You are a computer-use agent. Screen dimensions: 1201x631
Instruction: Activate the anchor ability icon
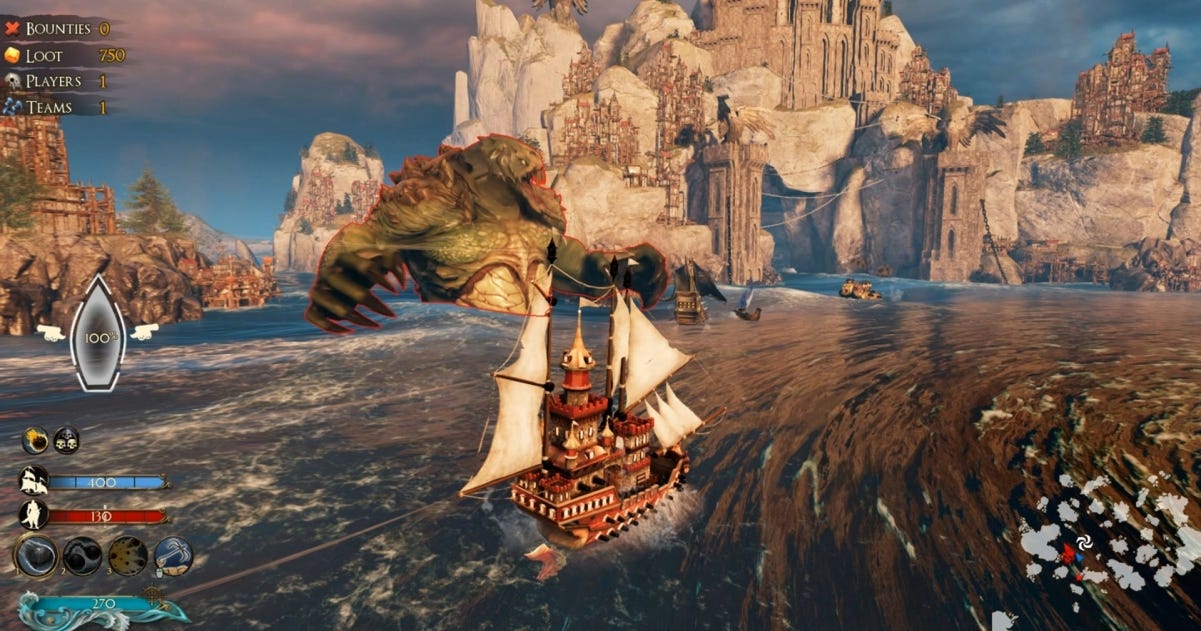click(x=172, y=555)
